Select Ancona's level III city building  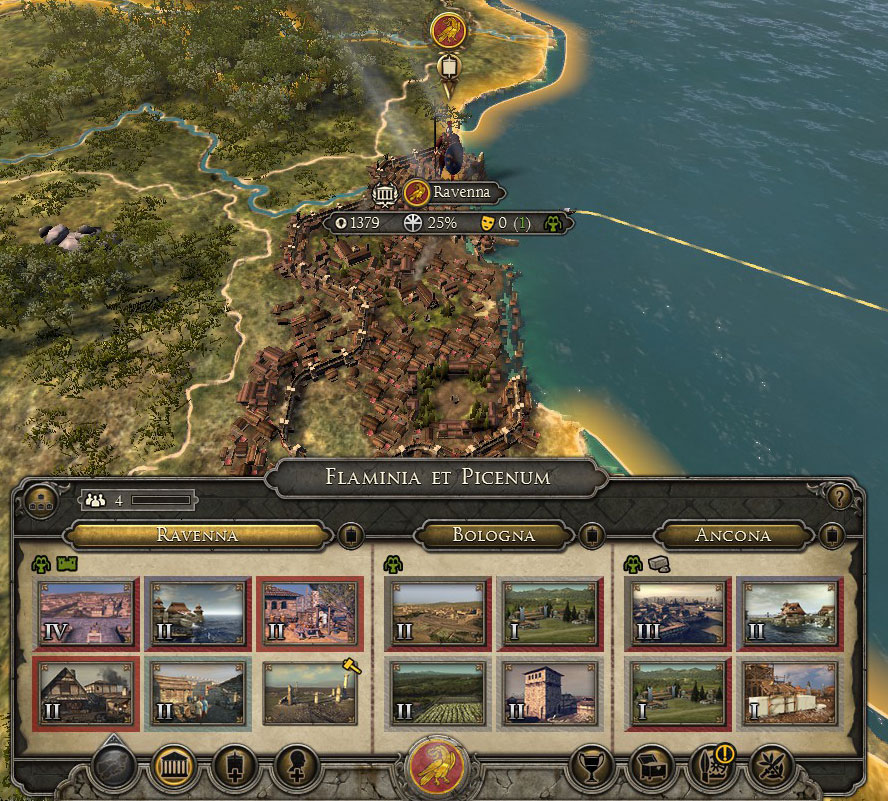[x=678, y=613]
